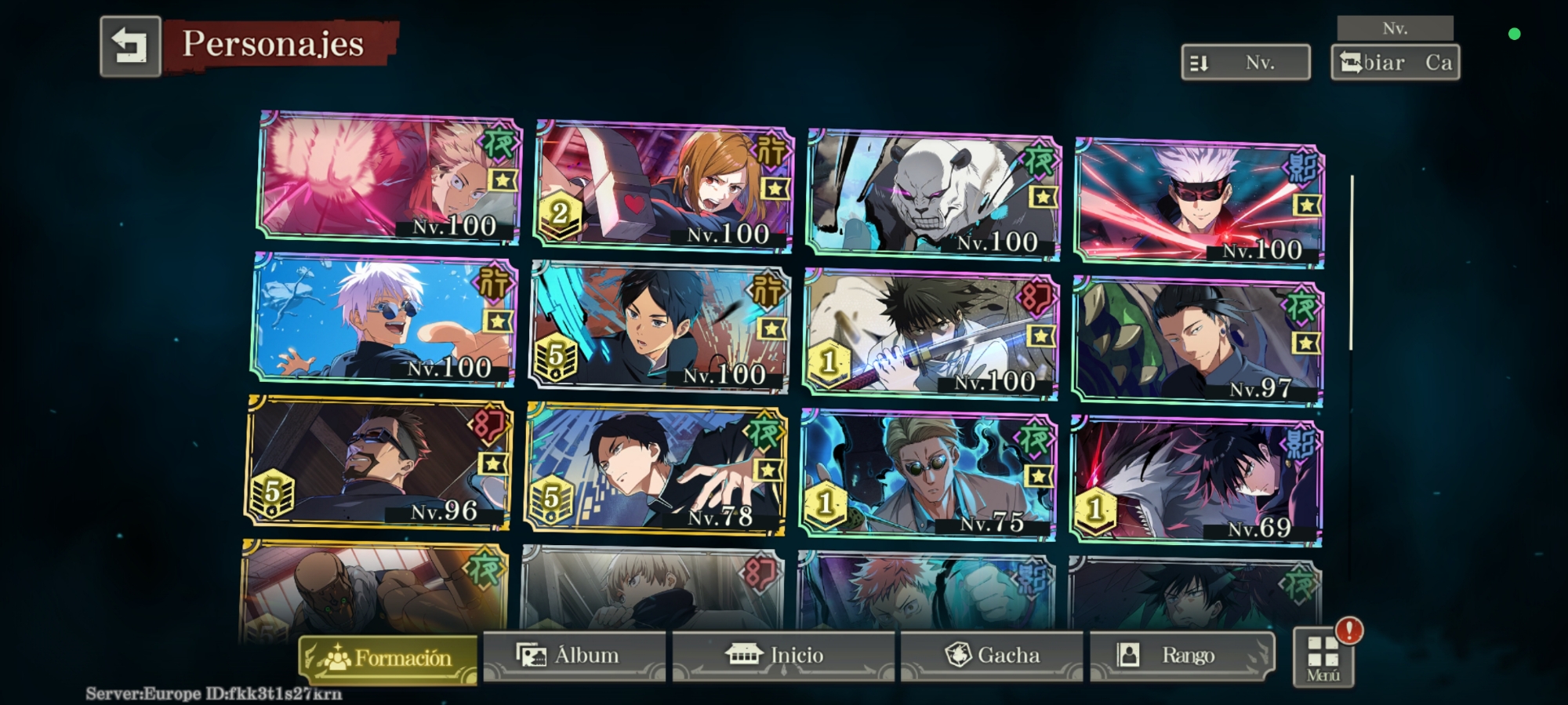Image resolution: width=1568 pixels, height=705 pixels.
Task: Click the character view switch button
Action: coord(1395,62)
